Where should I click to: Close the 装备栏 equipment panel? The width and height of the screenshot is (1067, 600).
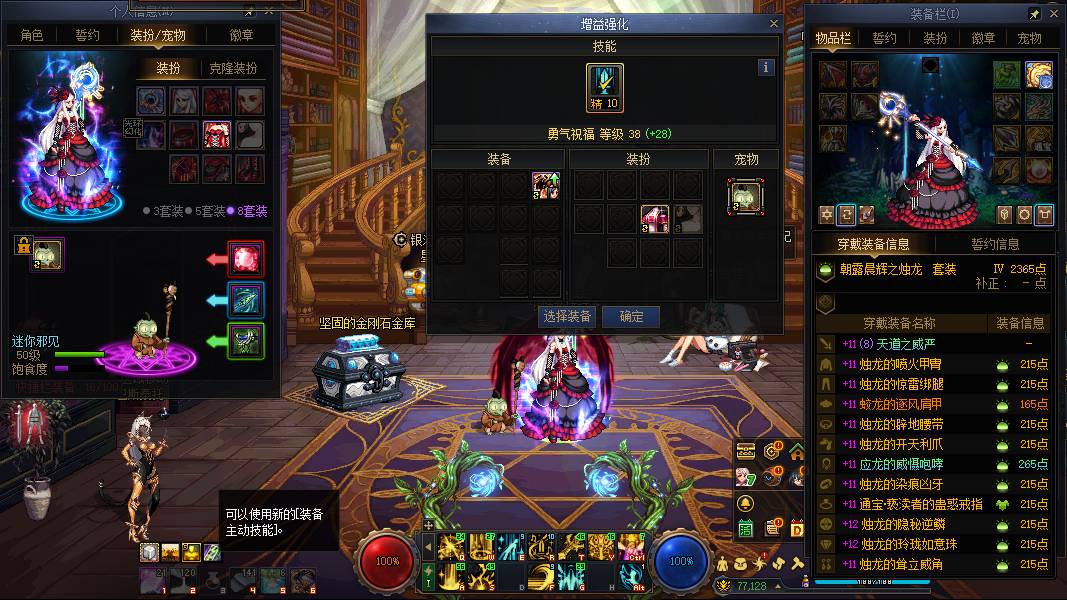[1055, 15]
